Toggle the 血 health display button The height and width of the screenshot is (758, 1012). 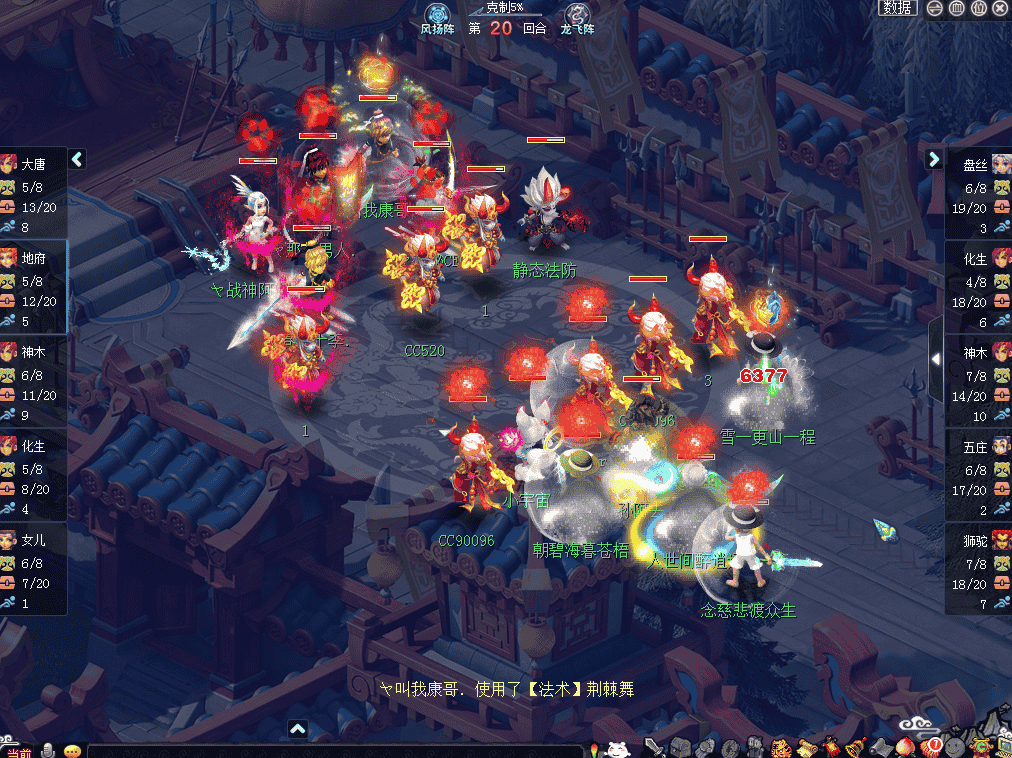point(957,8)
